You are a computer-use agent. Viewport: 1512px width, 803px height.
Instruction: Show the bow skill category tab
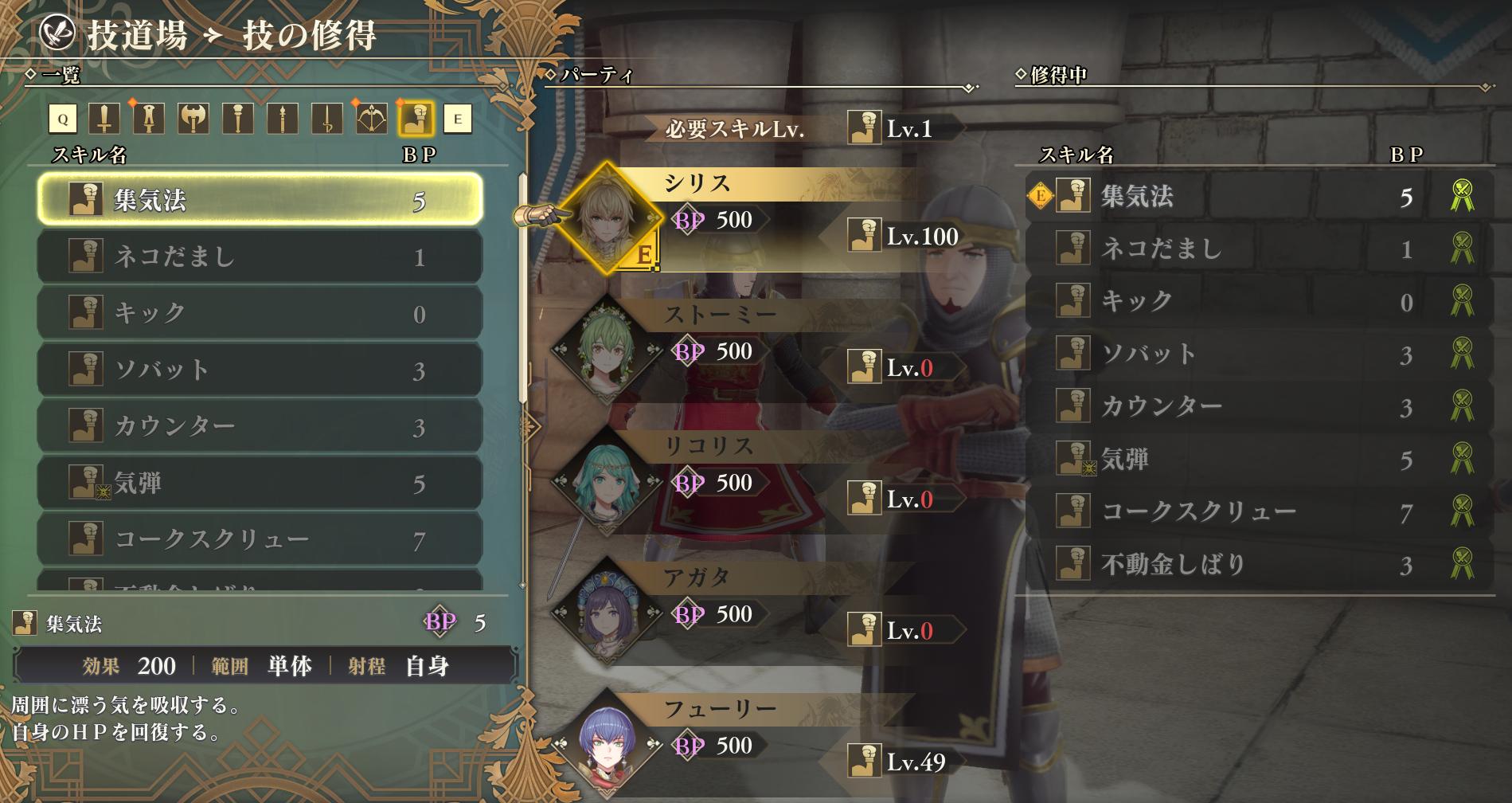point(372,119)
